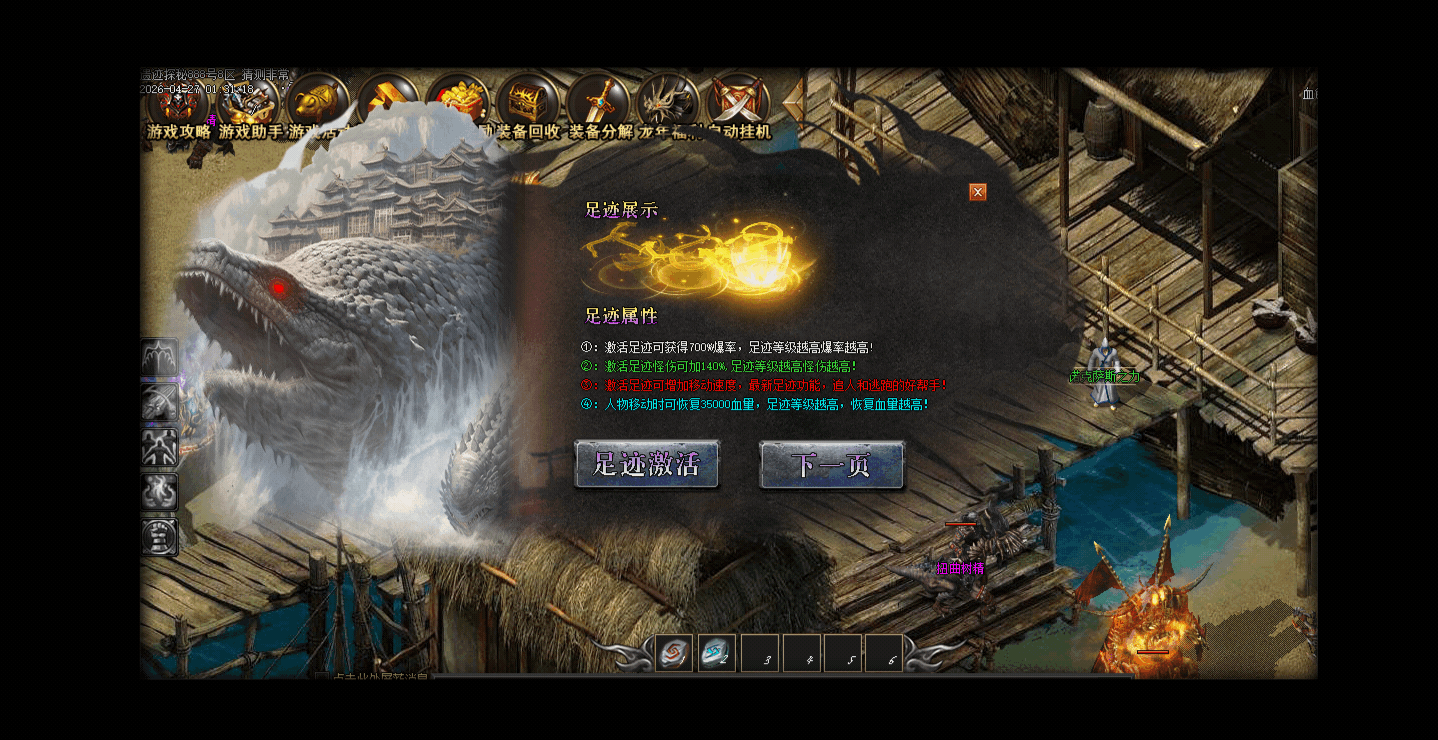The width and height of the screenshot is (1438, 740).
Task: Select the sword slash skill icon
Action: pos(160,403)
